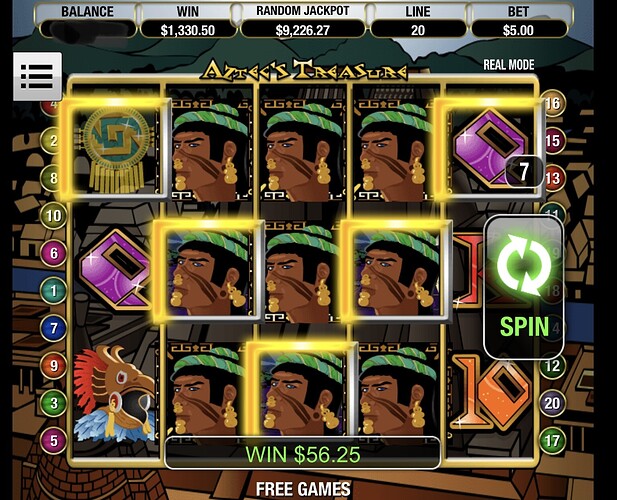Tap the LINE 20 box
The image size is (617, 500).
(x=415, y=19)
